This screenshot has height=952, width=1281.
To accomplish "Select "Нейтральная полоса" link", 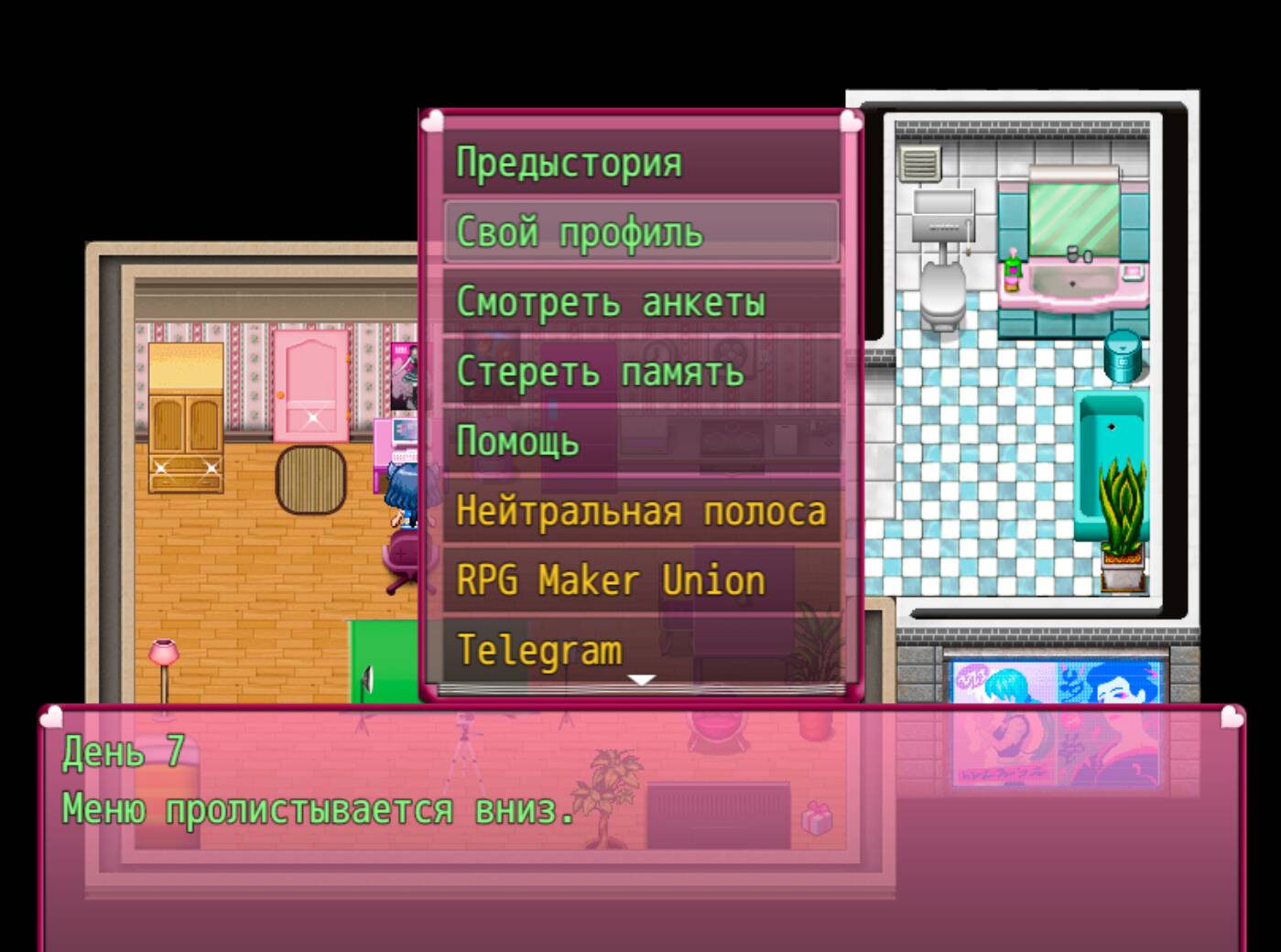I will [641, 512].
